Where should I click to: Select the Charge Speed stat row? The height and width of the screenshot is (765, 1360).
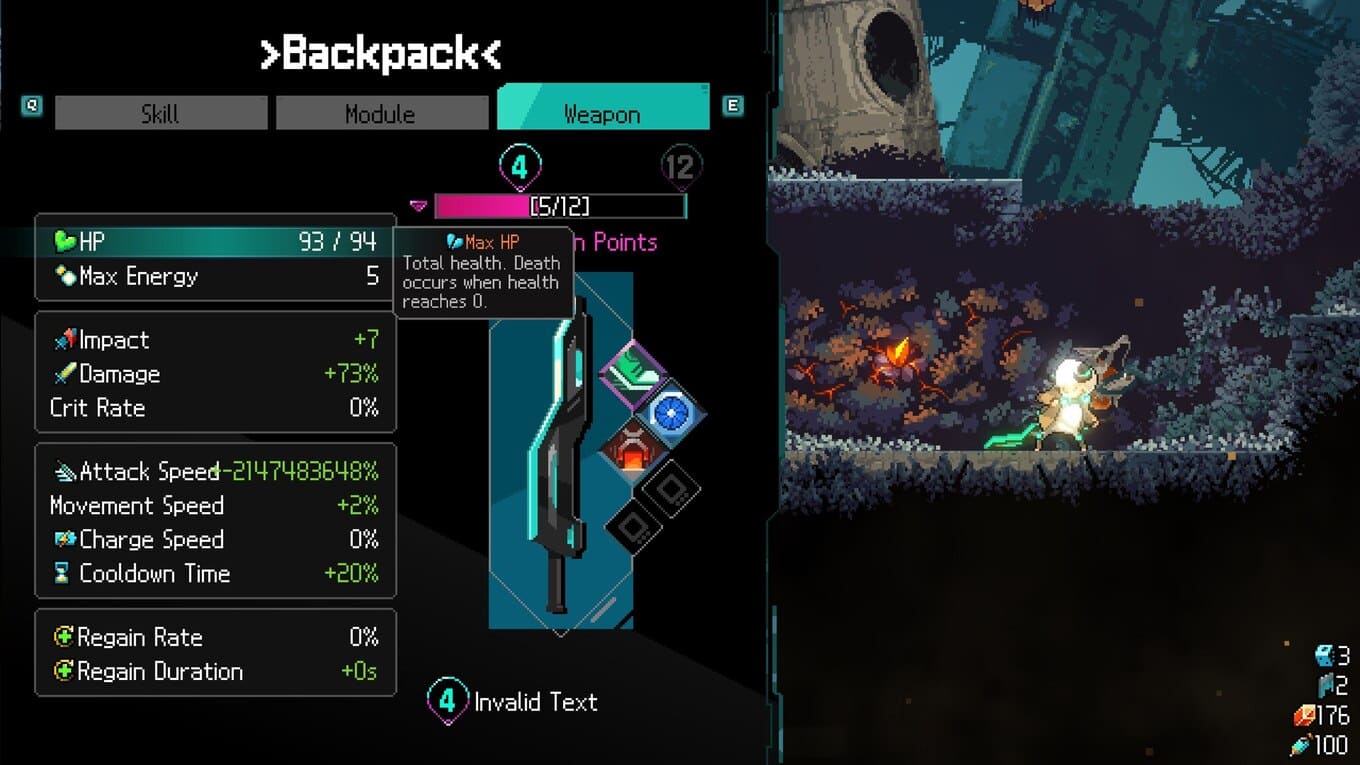[x=215, y=539]
